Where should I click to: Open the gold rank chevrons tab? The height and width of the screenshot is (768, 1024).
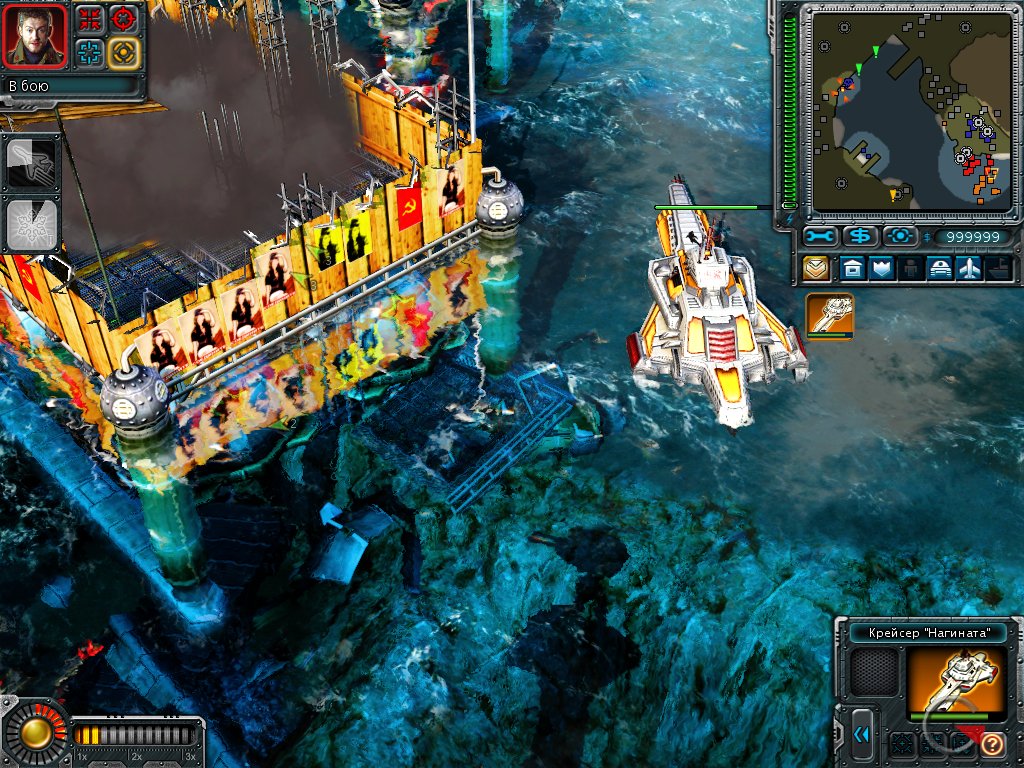(817, 268)
